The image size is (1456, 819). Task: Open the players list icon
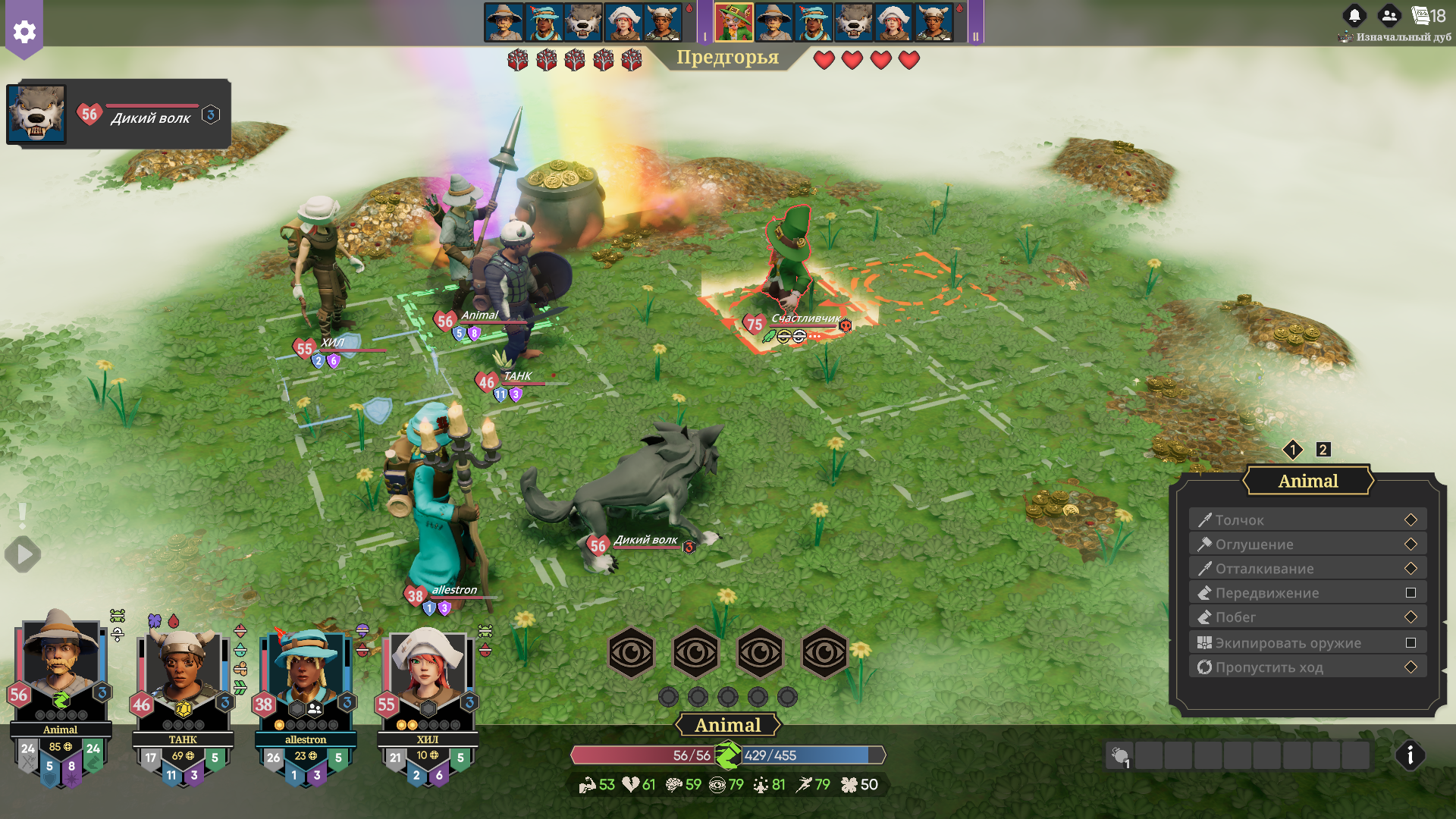pos(1389,15)
